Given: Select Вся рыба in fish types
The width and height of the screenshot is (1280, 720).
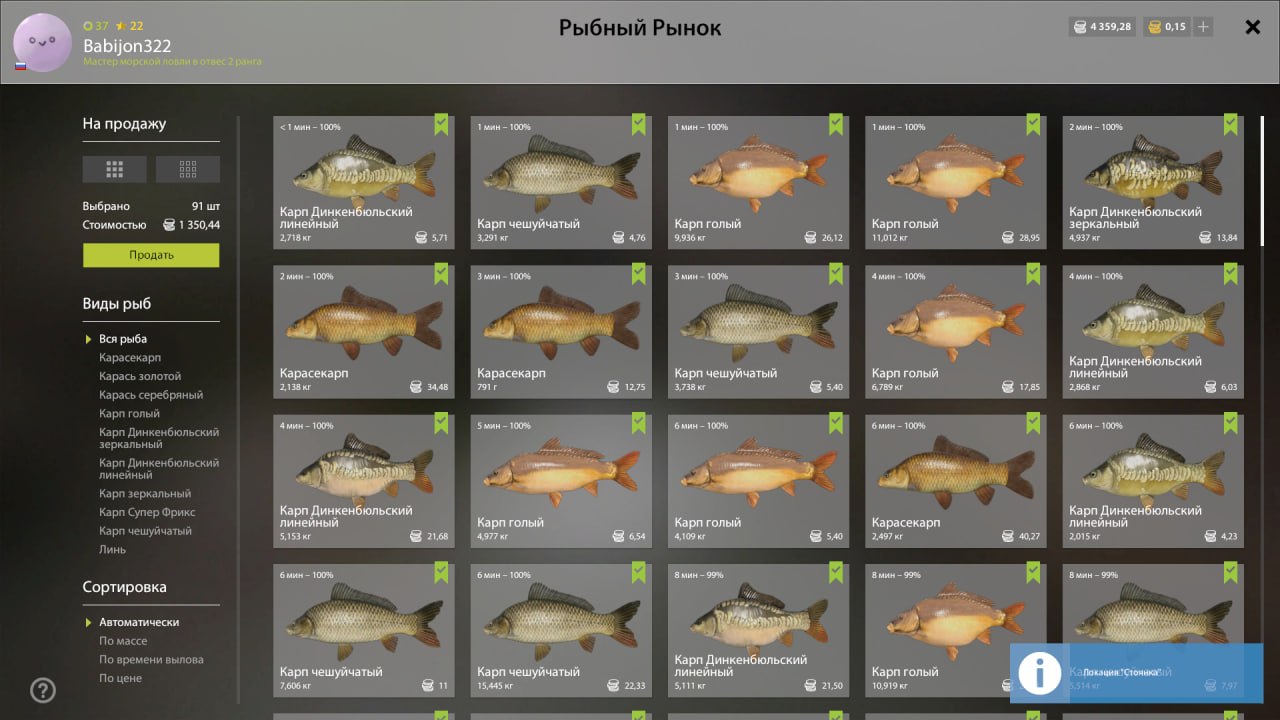Looking at the screenshot, I should (123, 338).
